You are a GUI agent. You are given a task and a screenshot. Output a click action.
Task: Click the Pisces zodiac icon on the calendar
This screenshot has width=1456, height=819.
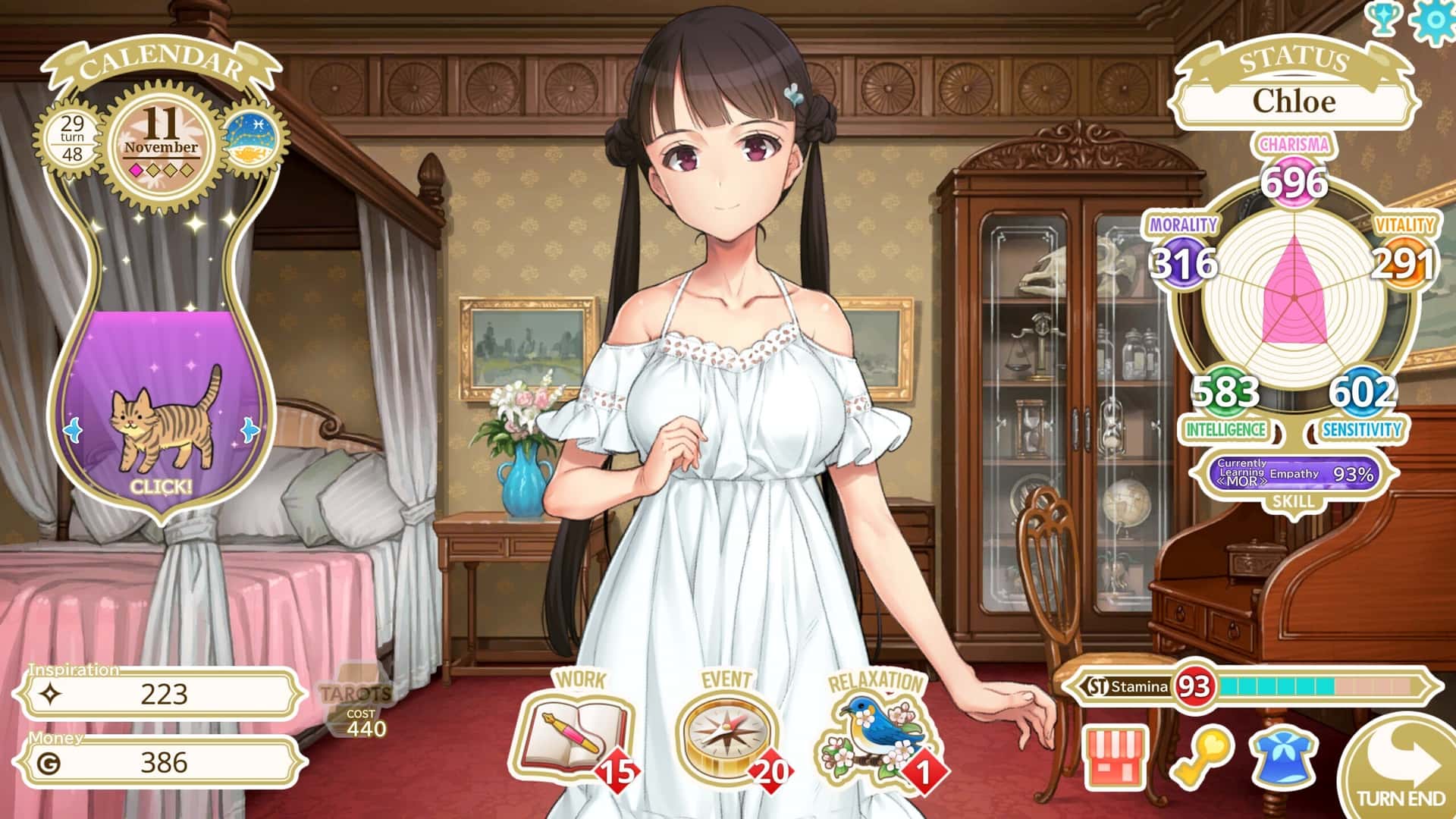(x=253, y=136)
